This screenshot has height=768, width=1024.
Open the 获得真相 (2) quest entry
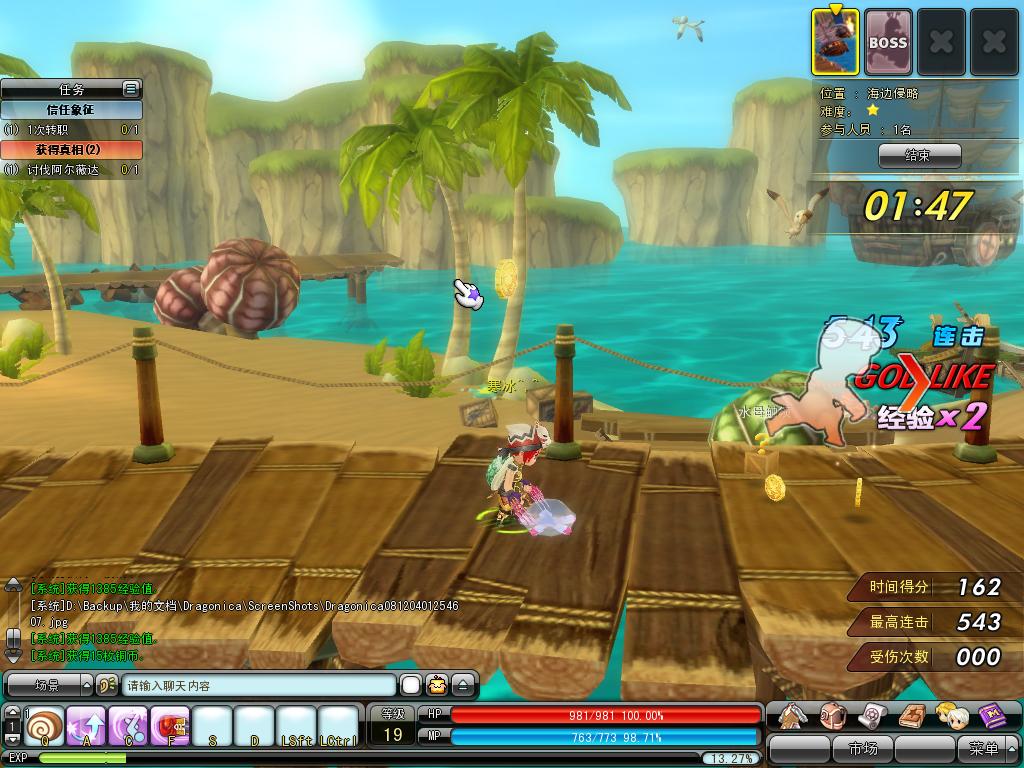[71, 149]
